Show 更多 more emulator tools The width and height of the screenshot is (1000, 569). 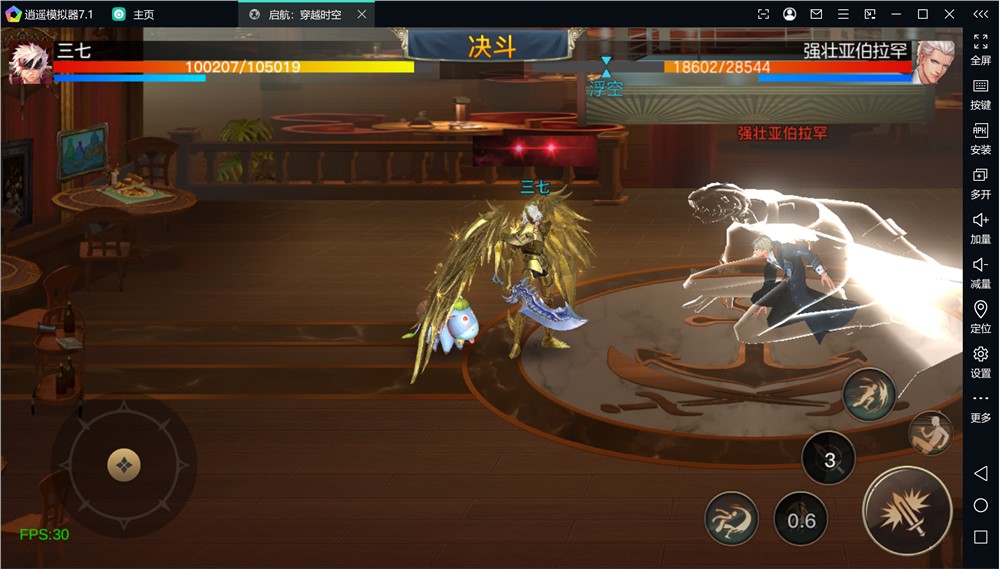[x=980, y=407]
